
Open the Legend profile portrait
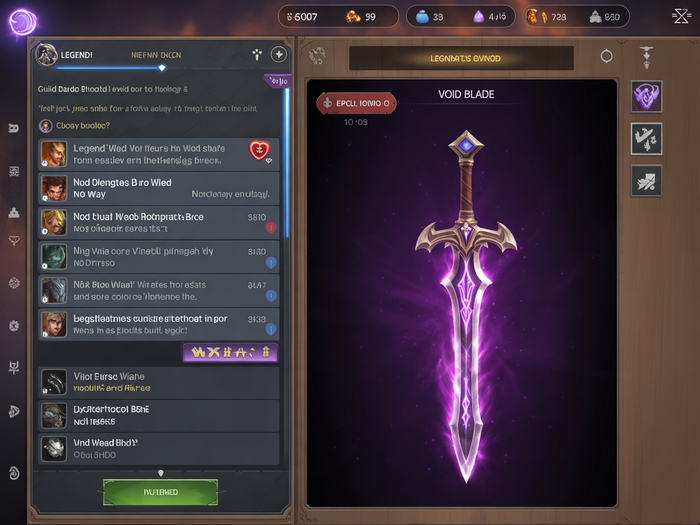[46, 54]
